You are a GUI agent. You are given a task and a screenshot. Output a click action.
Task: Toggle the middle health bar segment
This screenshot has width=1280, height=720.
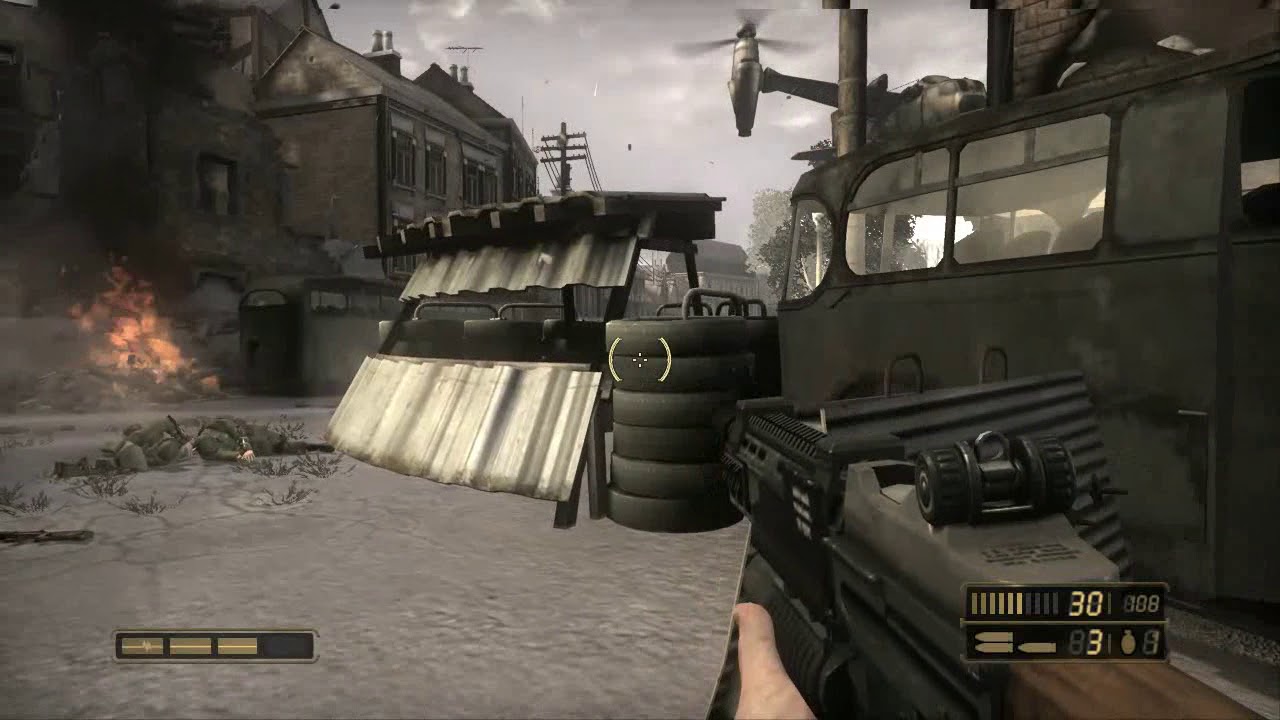point(190,646)
